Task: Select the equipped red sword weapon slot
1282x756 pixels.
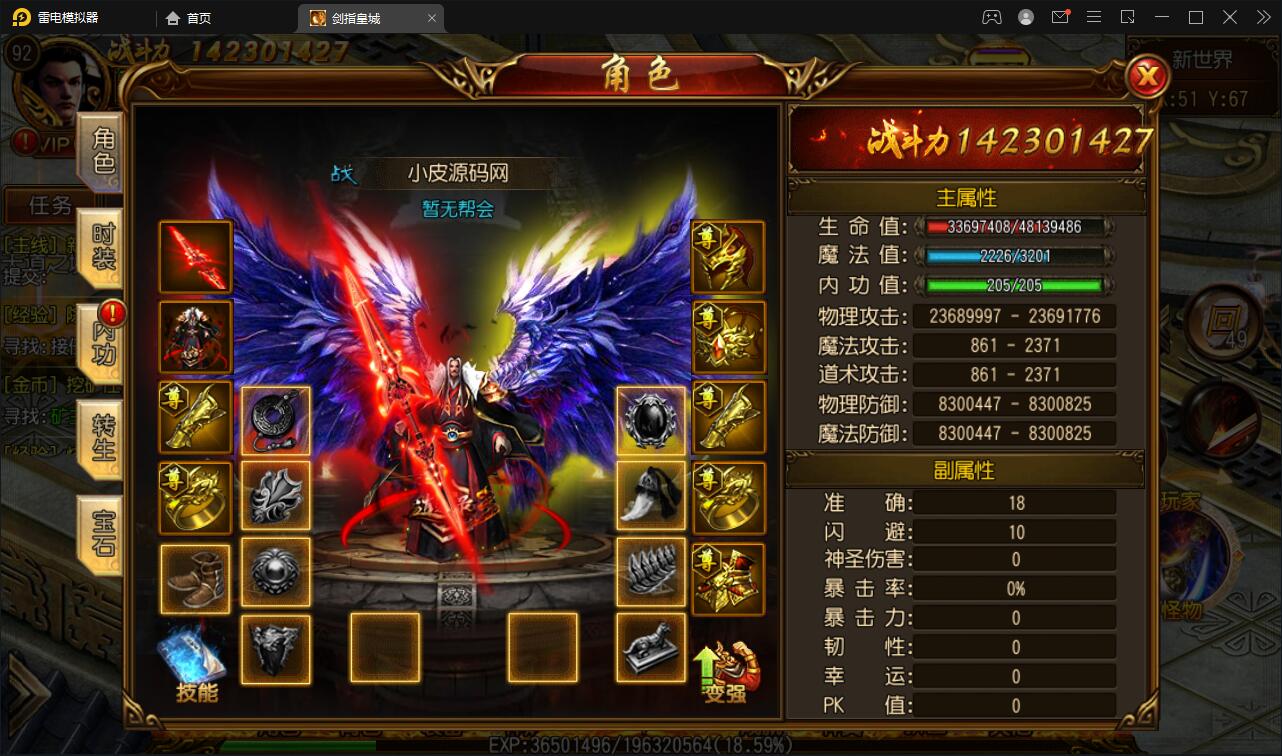Action: pyautogui.click(x=195, y=258)
